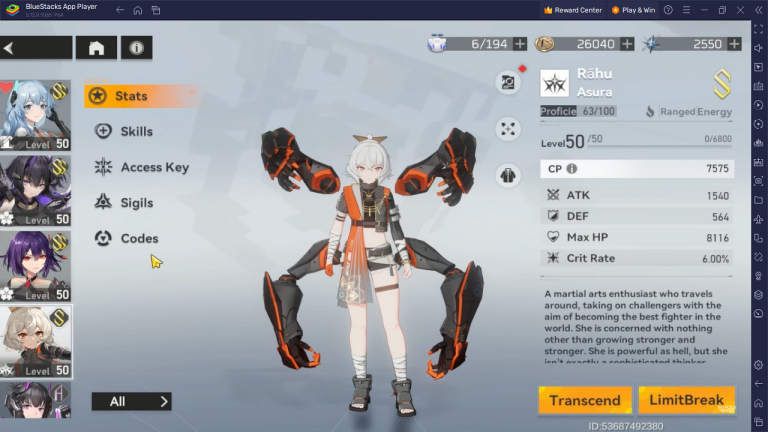This screenshot has width=768, height=432.
Task: Show the Sigils tab
Action: pyautogui.click(x=136, y=203)
